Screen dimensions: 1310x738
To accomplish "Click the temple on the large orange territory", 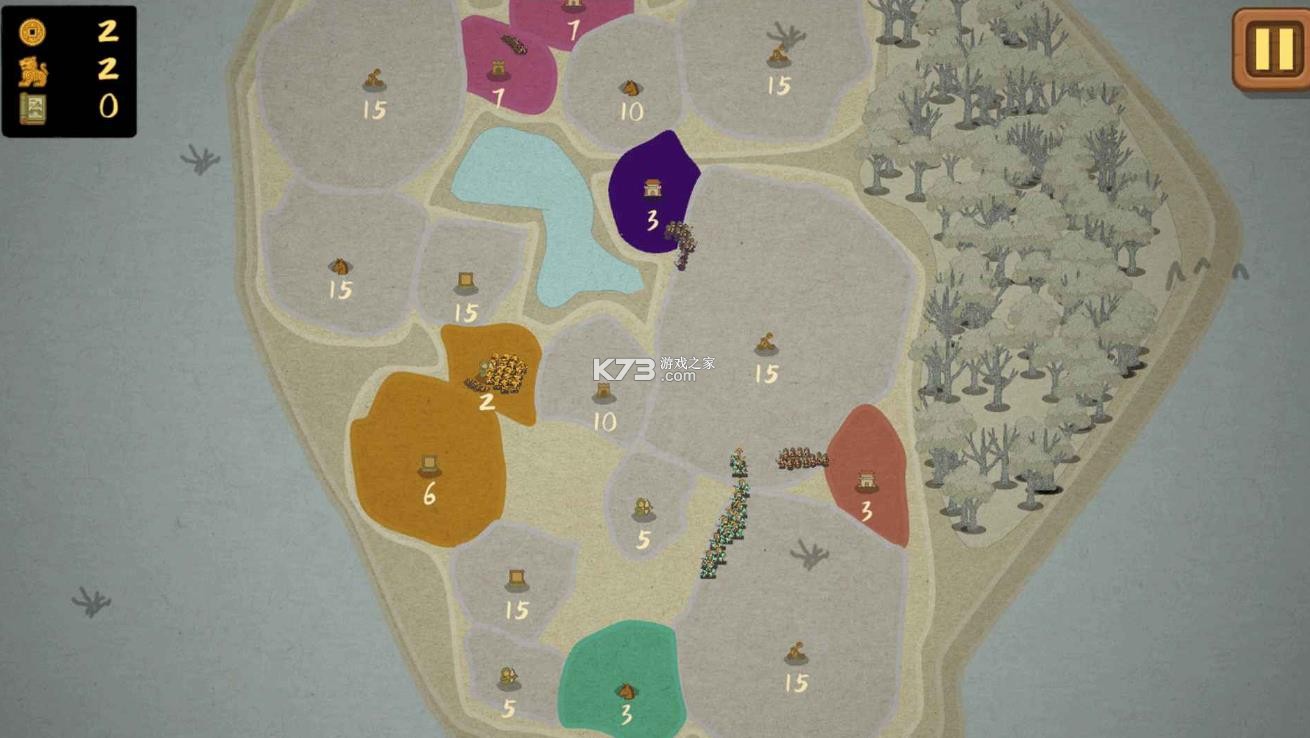I will 430,464.
